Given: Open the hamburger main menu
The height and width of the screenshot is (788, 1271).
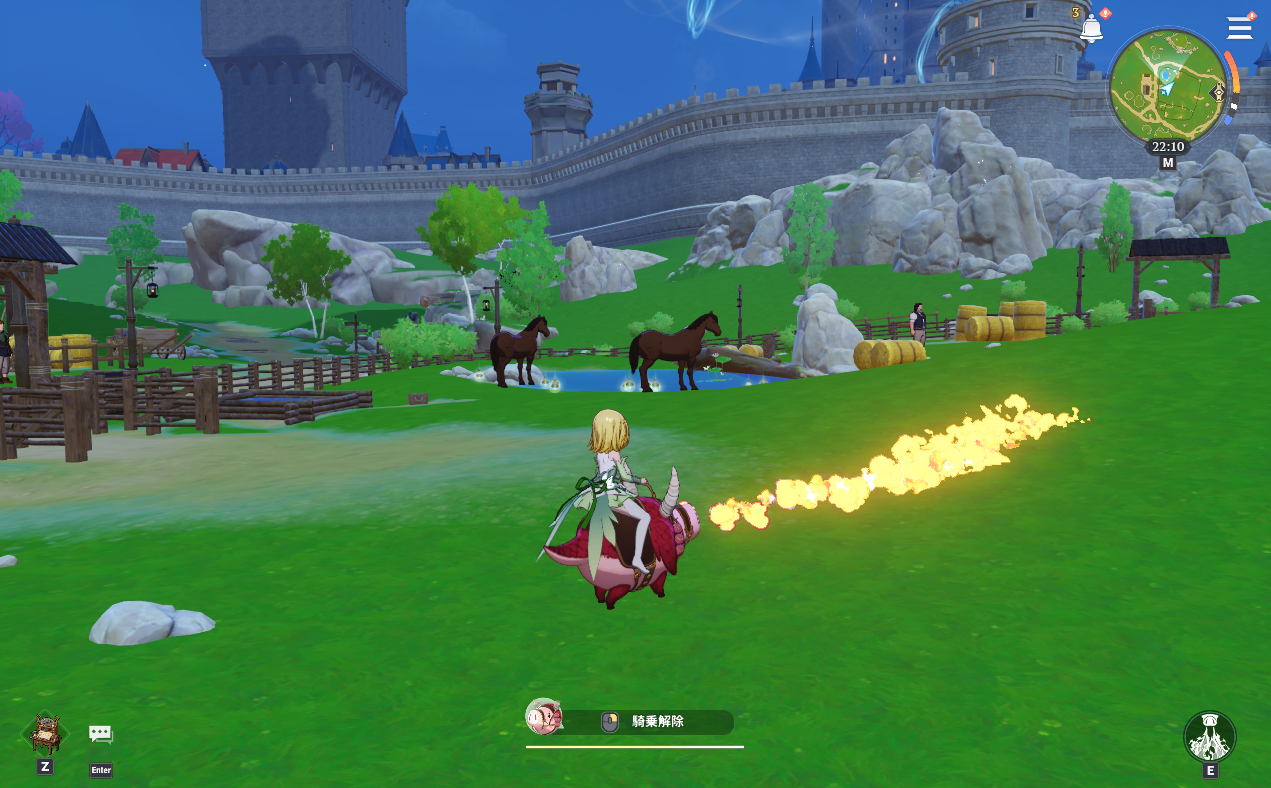Looking at the screenshot, I should click(1240, 27).
